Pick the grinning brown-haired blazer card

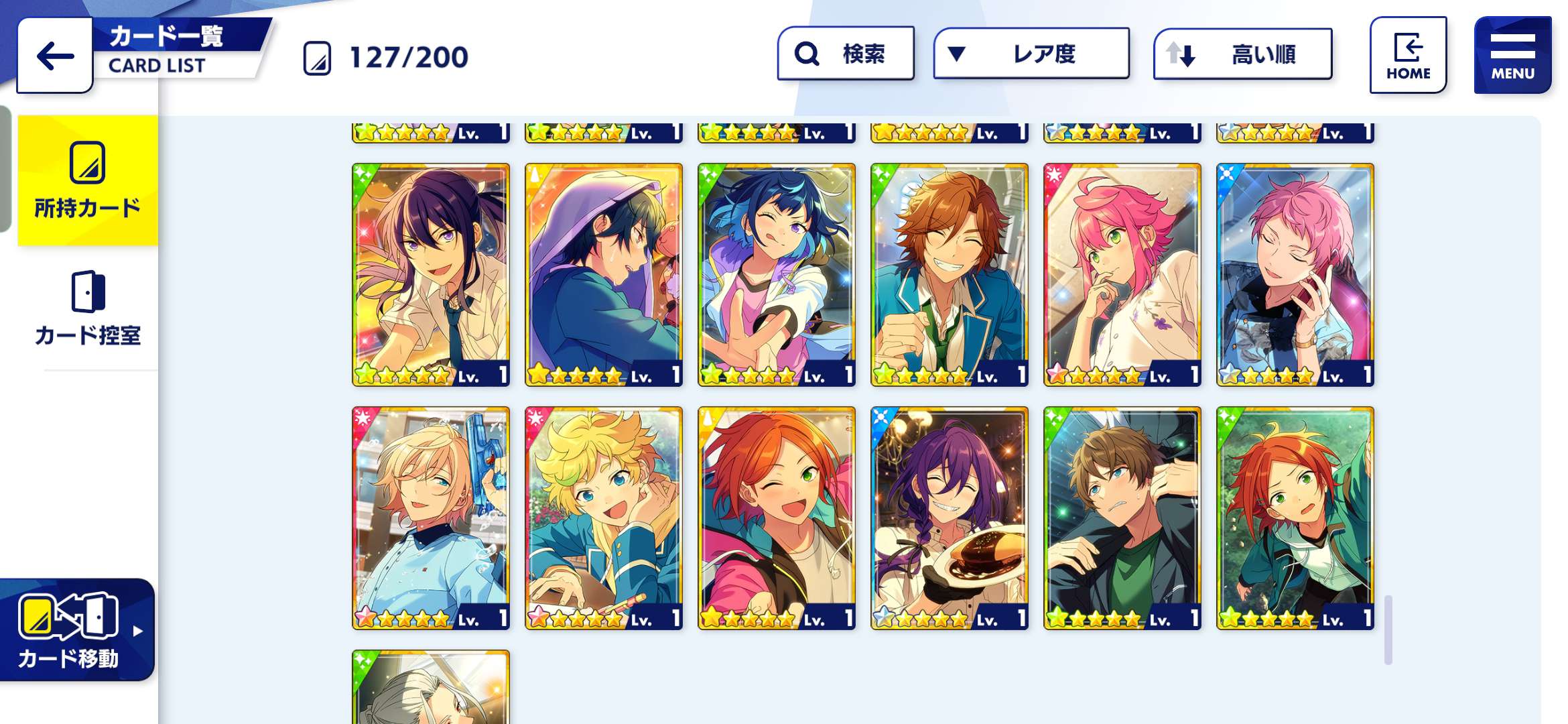(950, 275)
